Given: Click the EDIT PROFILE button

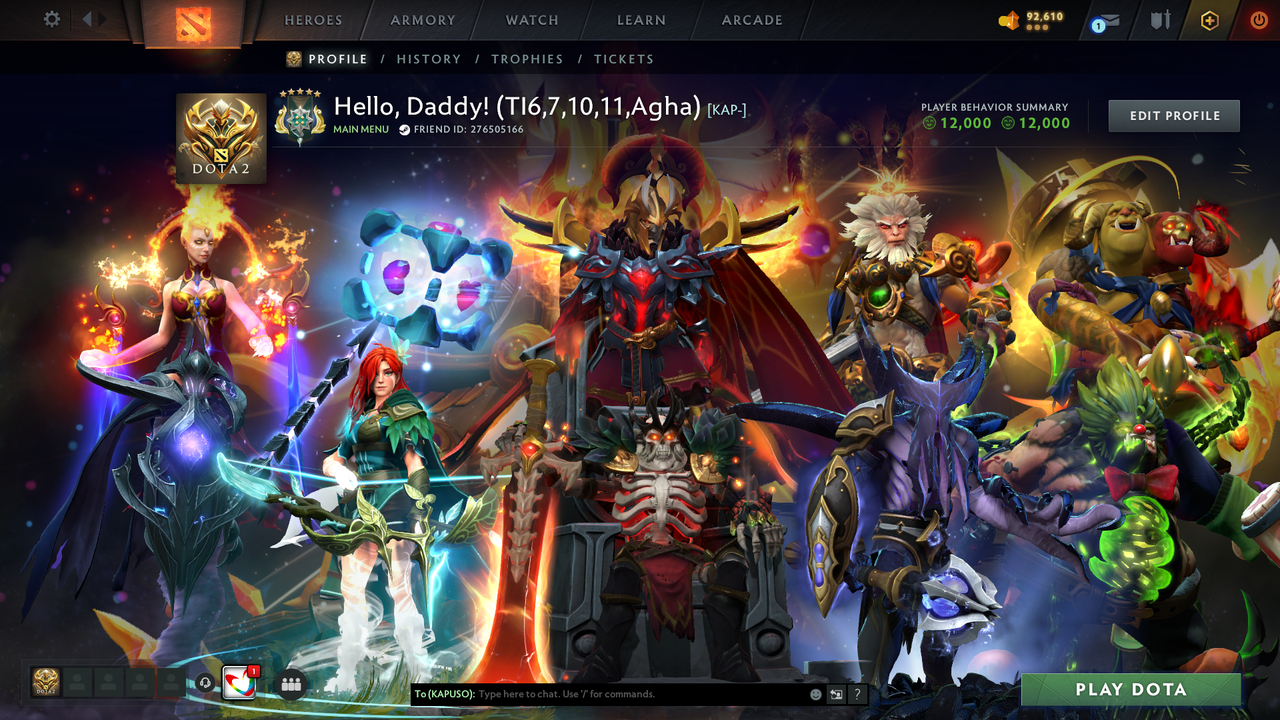Looking at the screenshot, I should pyautogui.click(x=1173, y=115).
